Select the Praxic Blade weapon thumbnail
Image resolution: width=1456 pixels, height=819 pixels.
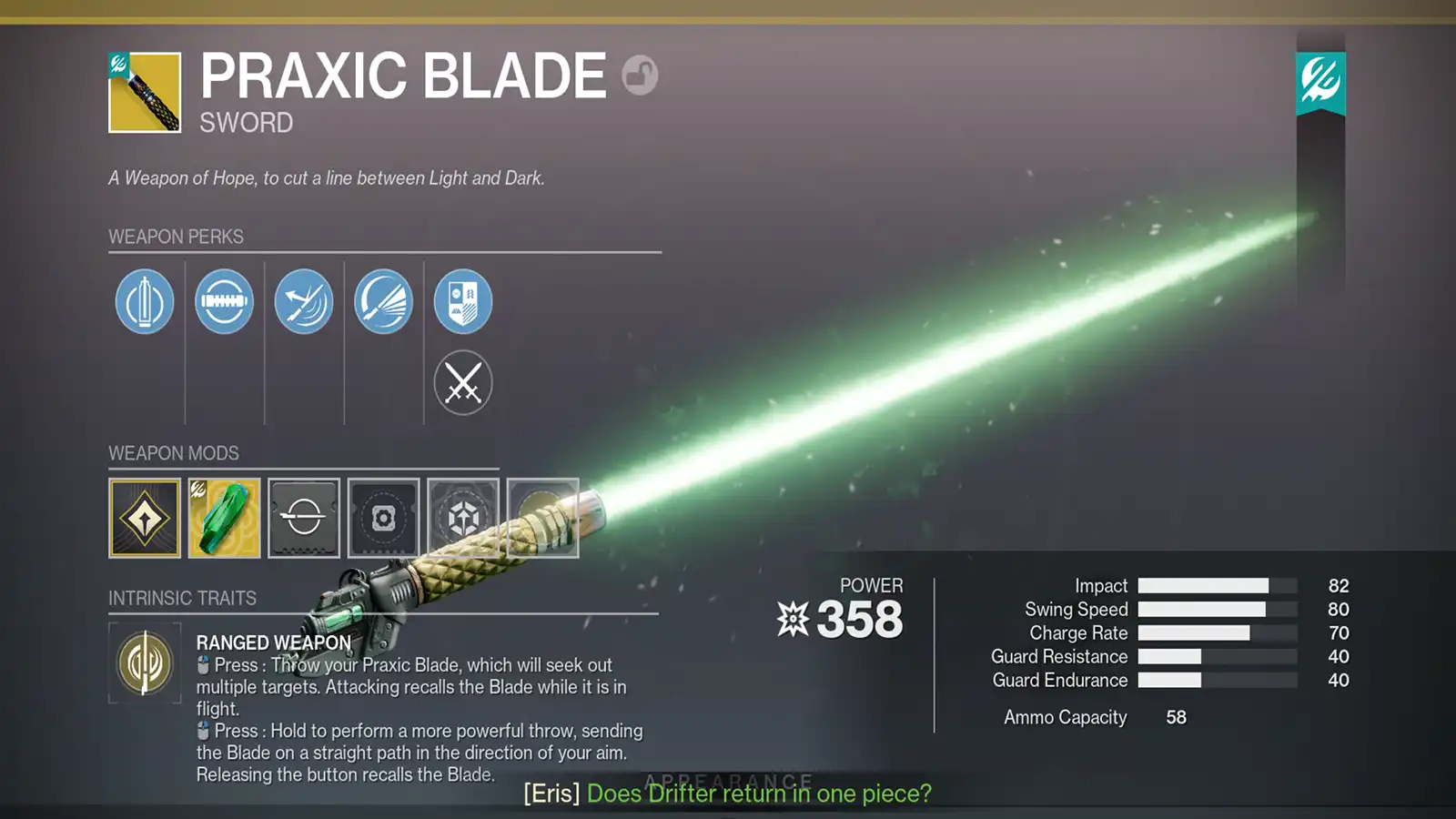(143, 92)
